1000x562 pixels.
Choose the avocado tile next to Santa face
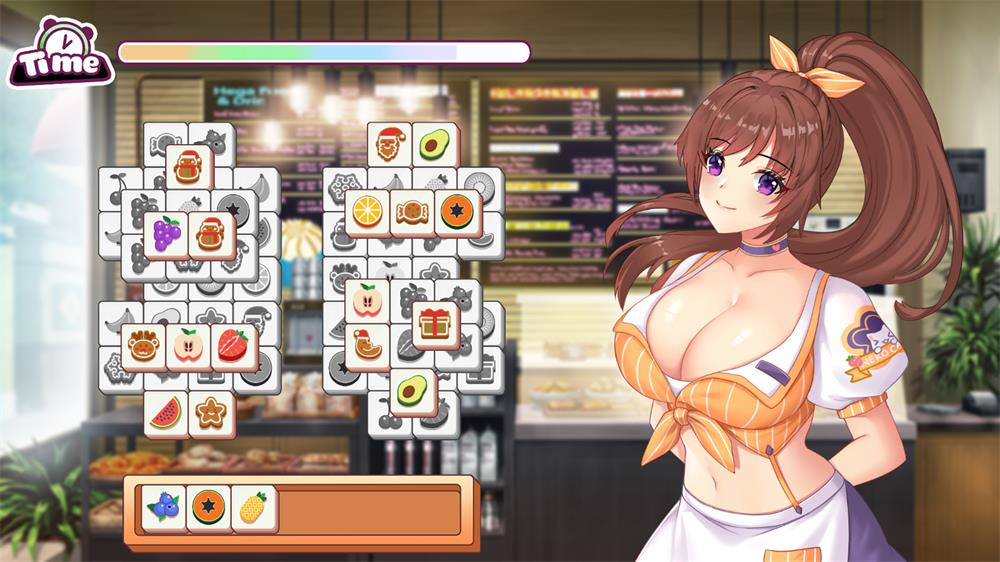435,147
